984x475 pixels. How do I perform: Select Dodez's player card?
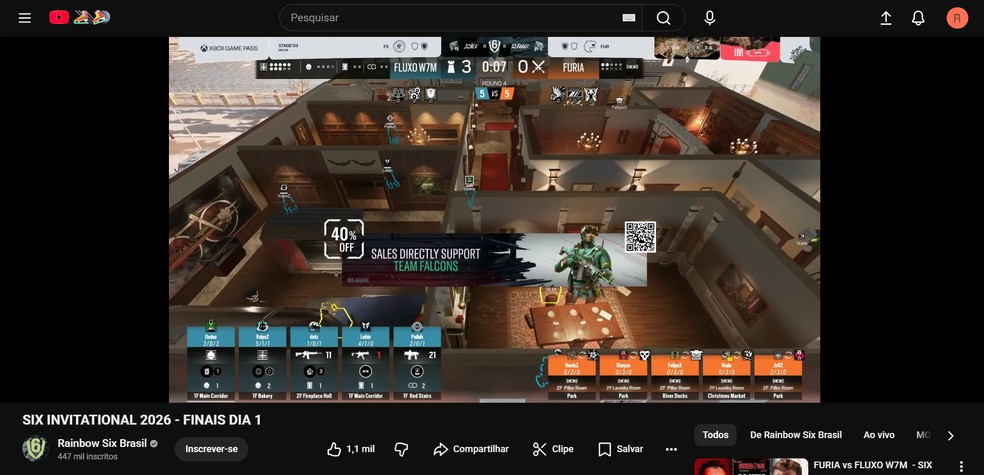[211, 363]
